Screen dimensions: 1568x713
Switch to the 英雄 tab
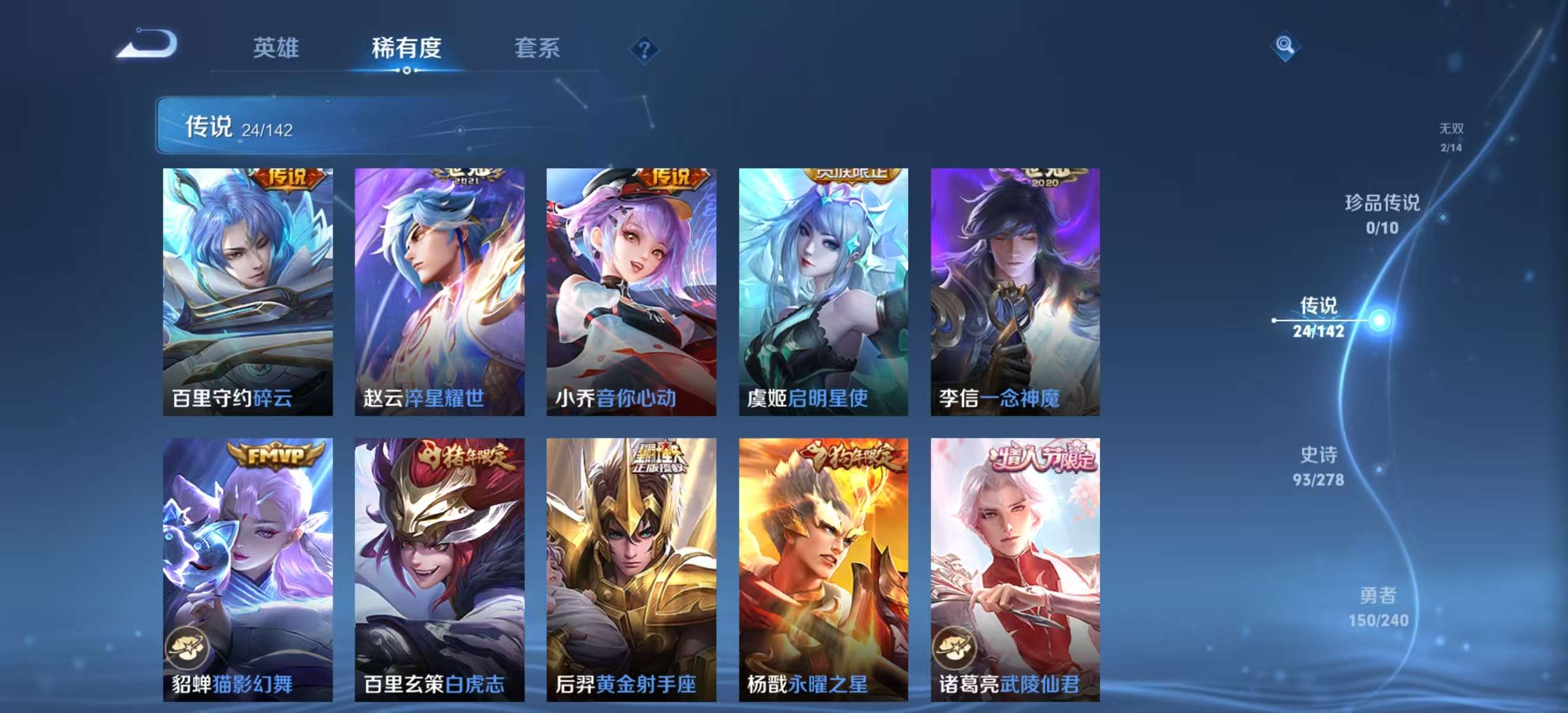[x=277, y=49]
